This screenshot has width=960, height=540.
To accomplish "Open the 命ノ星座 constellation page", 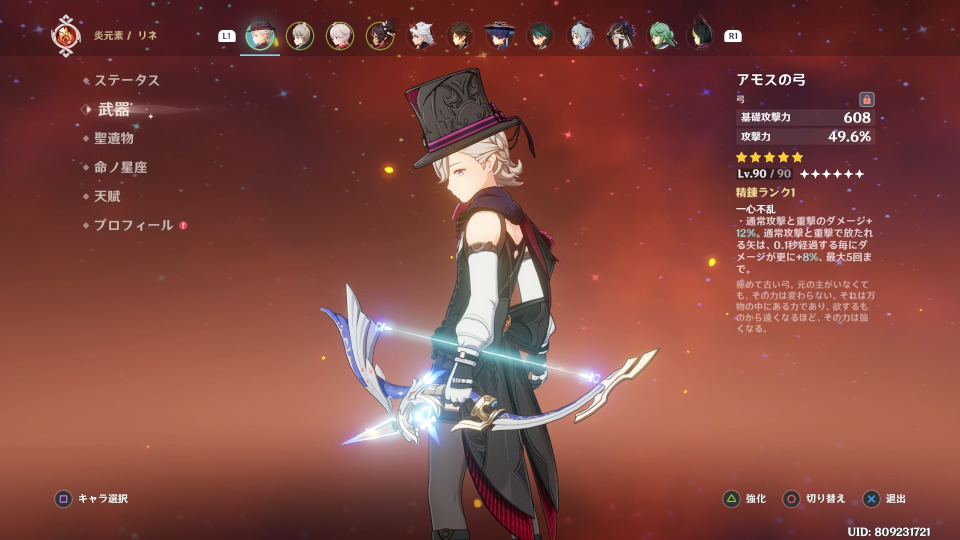I will pos(121,167).
